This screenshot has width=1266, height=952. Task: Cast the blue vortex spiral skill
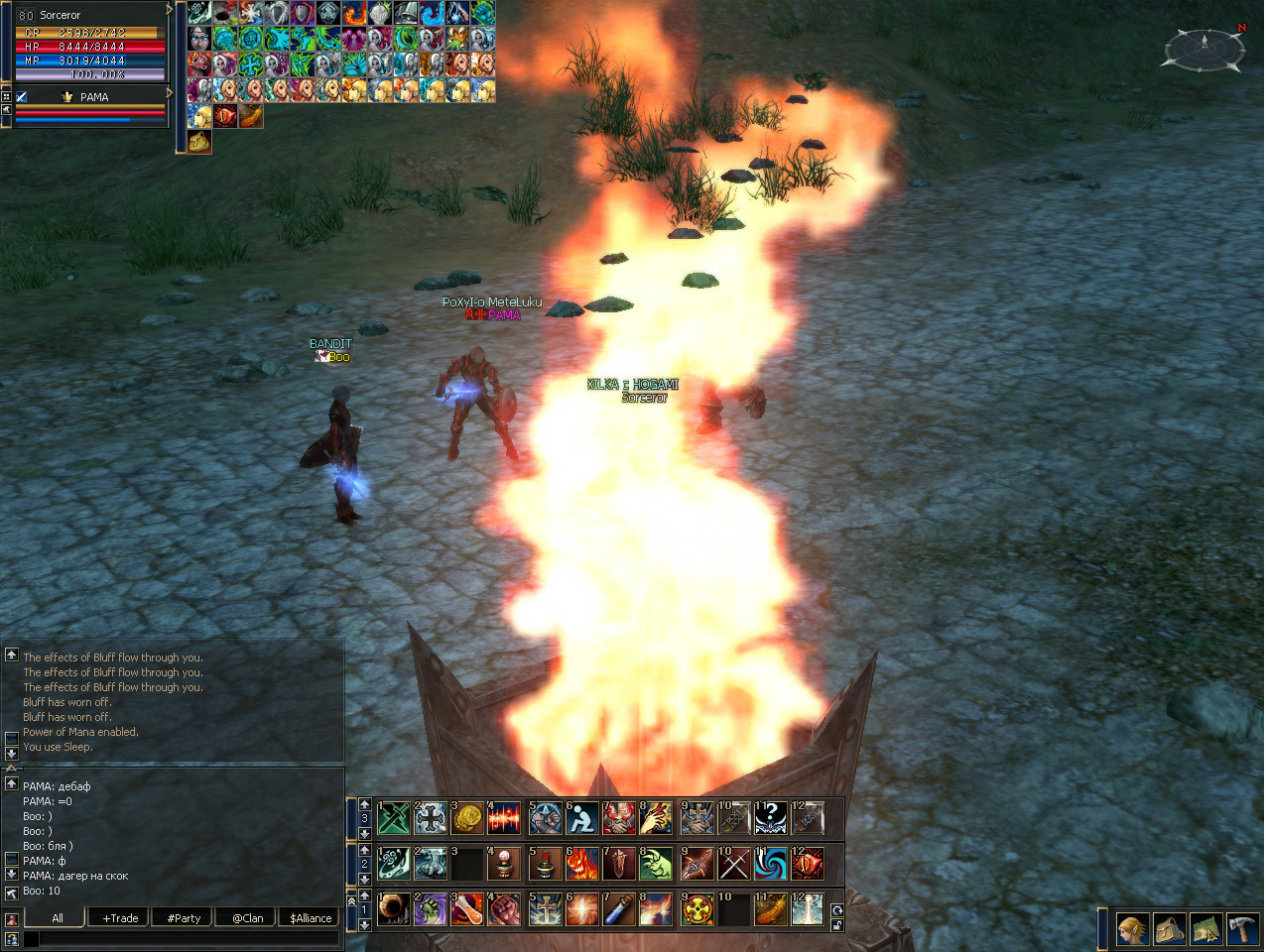coord(770,864)
